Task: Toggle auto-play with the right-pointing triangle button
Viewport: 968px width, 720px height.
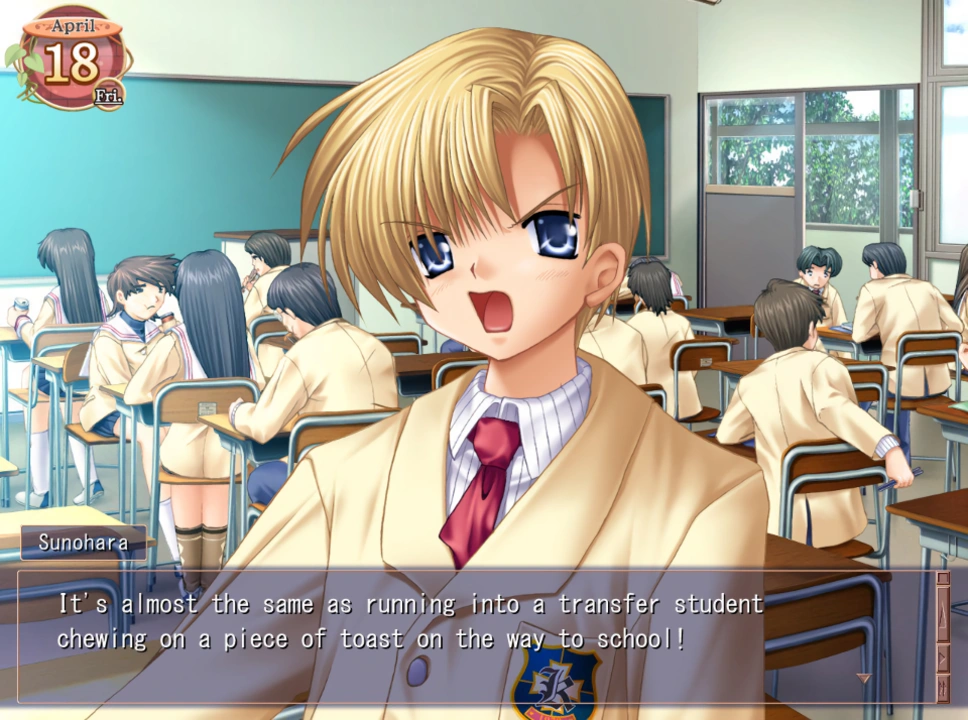Action: 942,658
